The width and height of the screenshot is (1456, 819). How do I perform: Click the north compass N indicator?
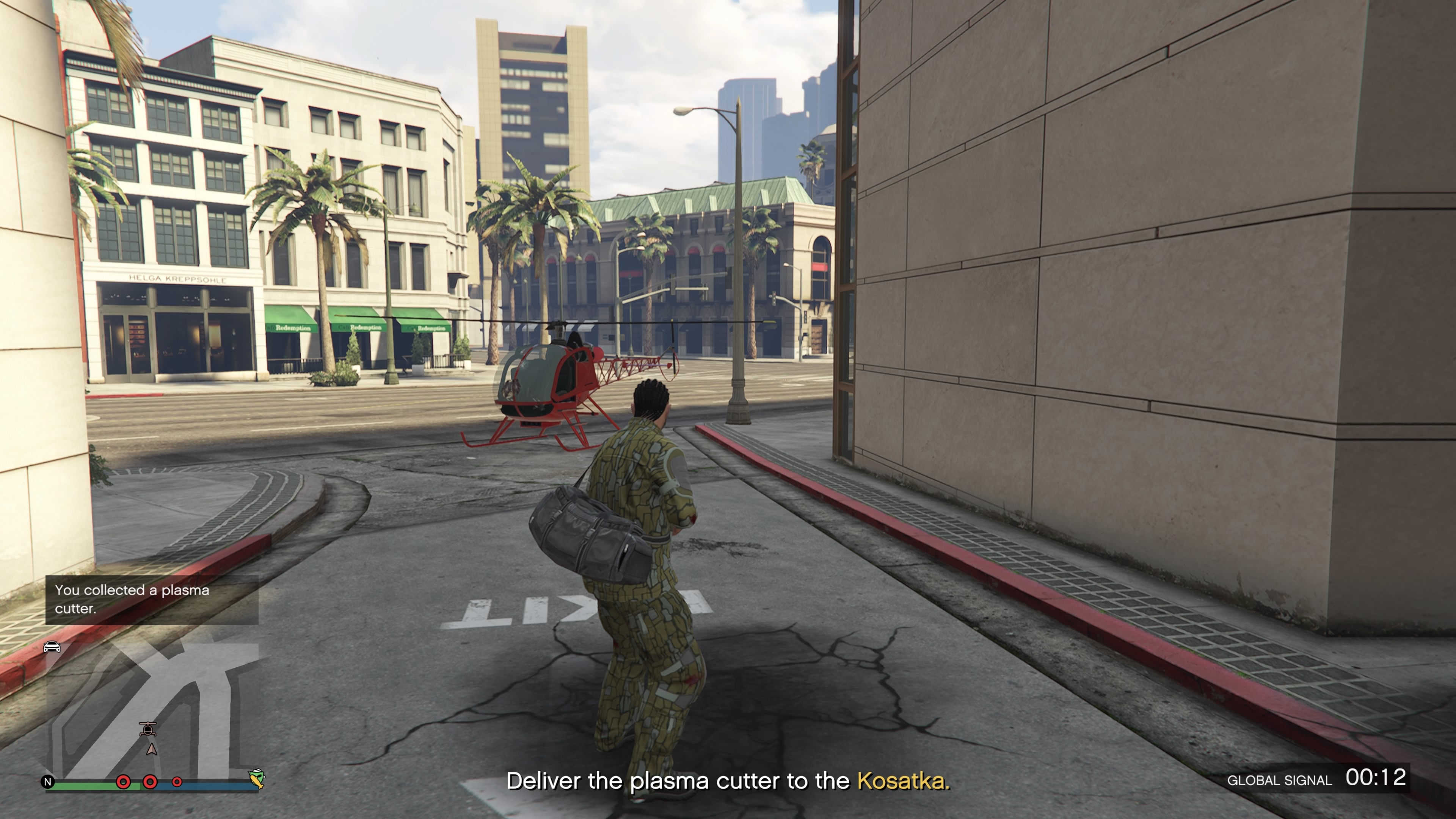pyautogui.click(x=48, y=782)
